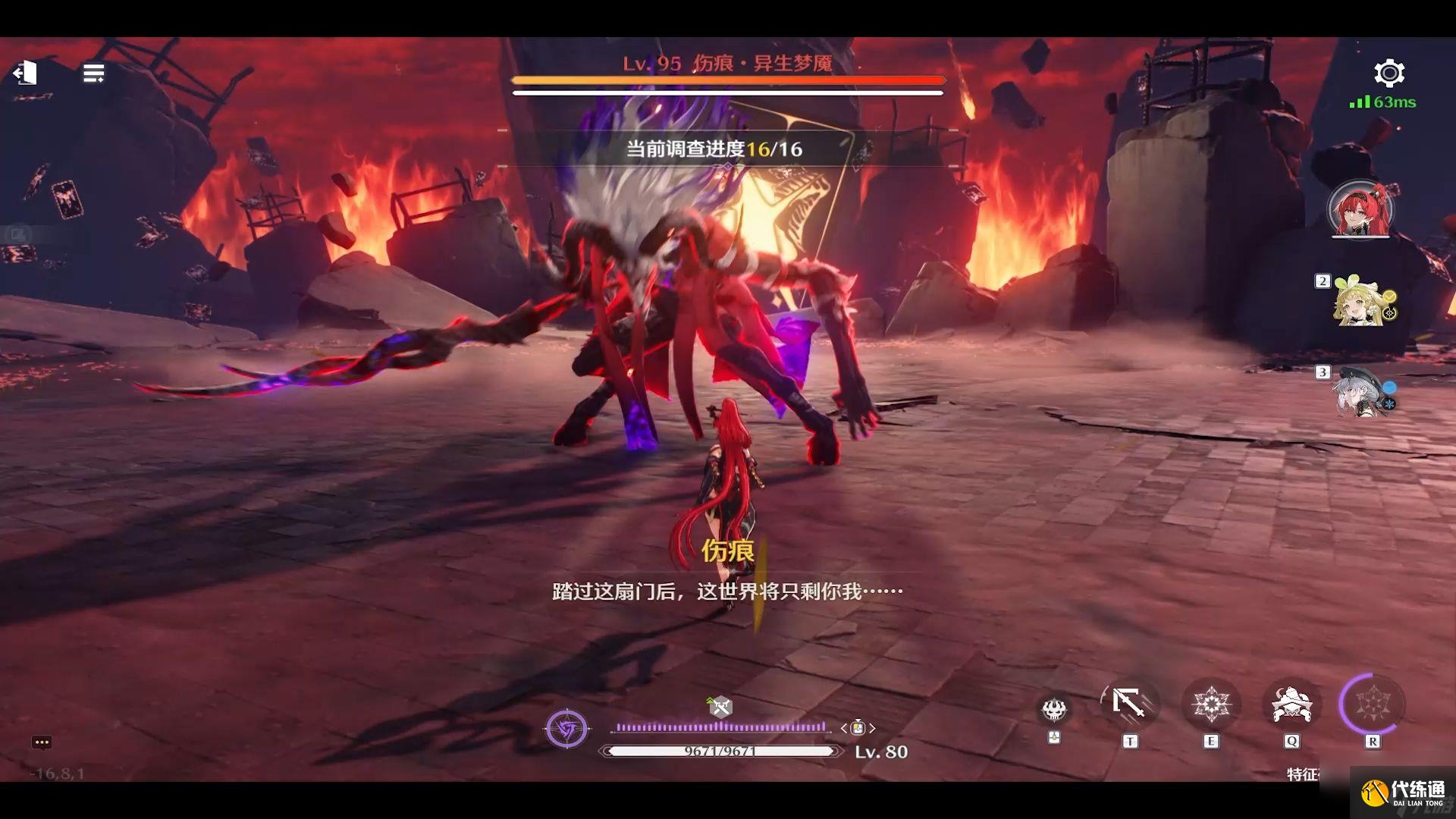
Task: Click the purple circular emblem icon
Action: [x=566, y=729]
